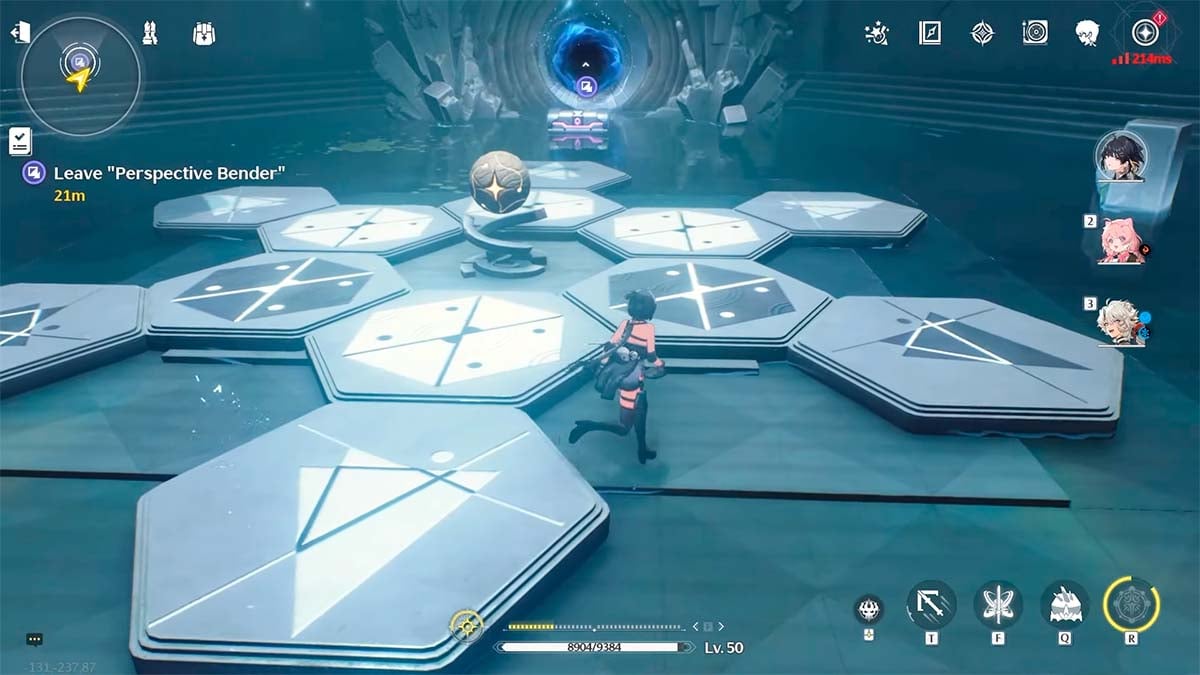Open the four-point star icon
The width and height of the screenshot is (1200, 675).
coord(982,33)
